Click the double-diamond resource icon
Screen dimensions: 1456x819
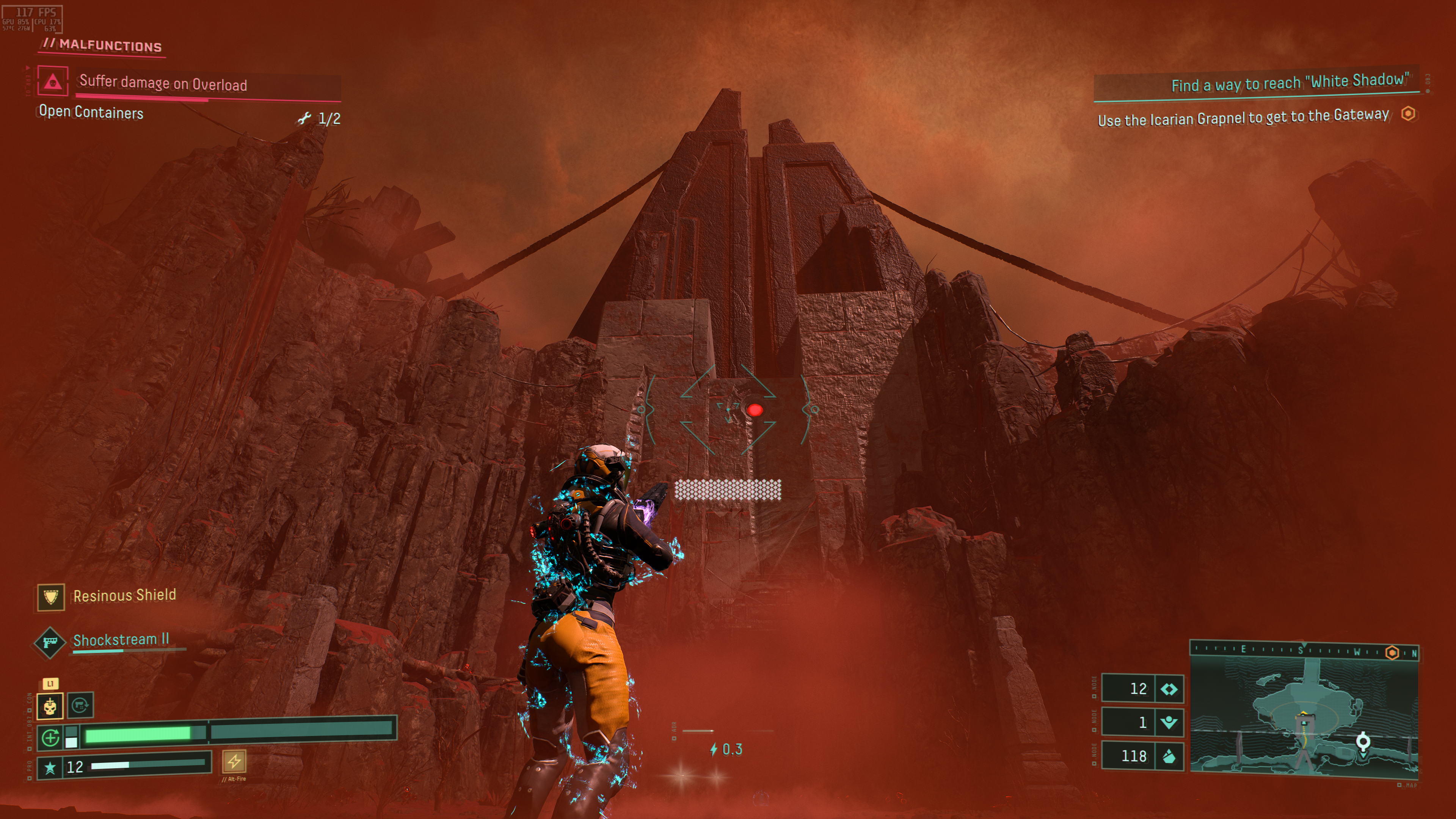click(x=1169, y=689)
